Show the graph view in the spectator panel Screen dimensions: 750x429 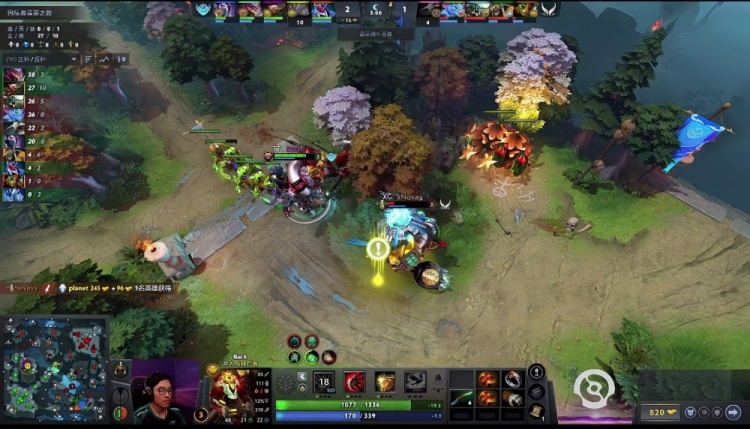[x=106, y=58]
